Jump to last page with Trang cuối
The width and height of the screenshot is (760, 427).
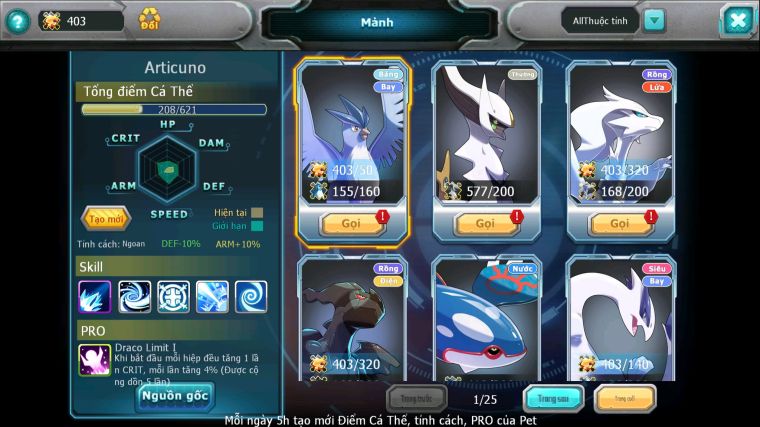pos(625,399)
